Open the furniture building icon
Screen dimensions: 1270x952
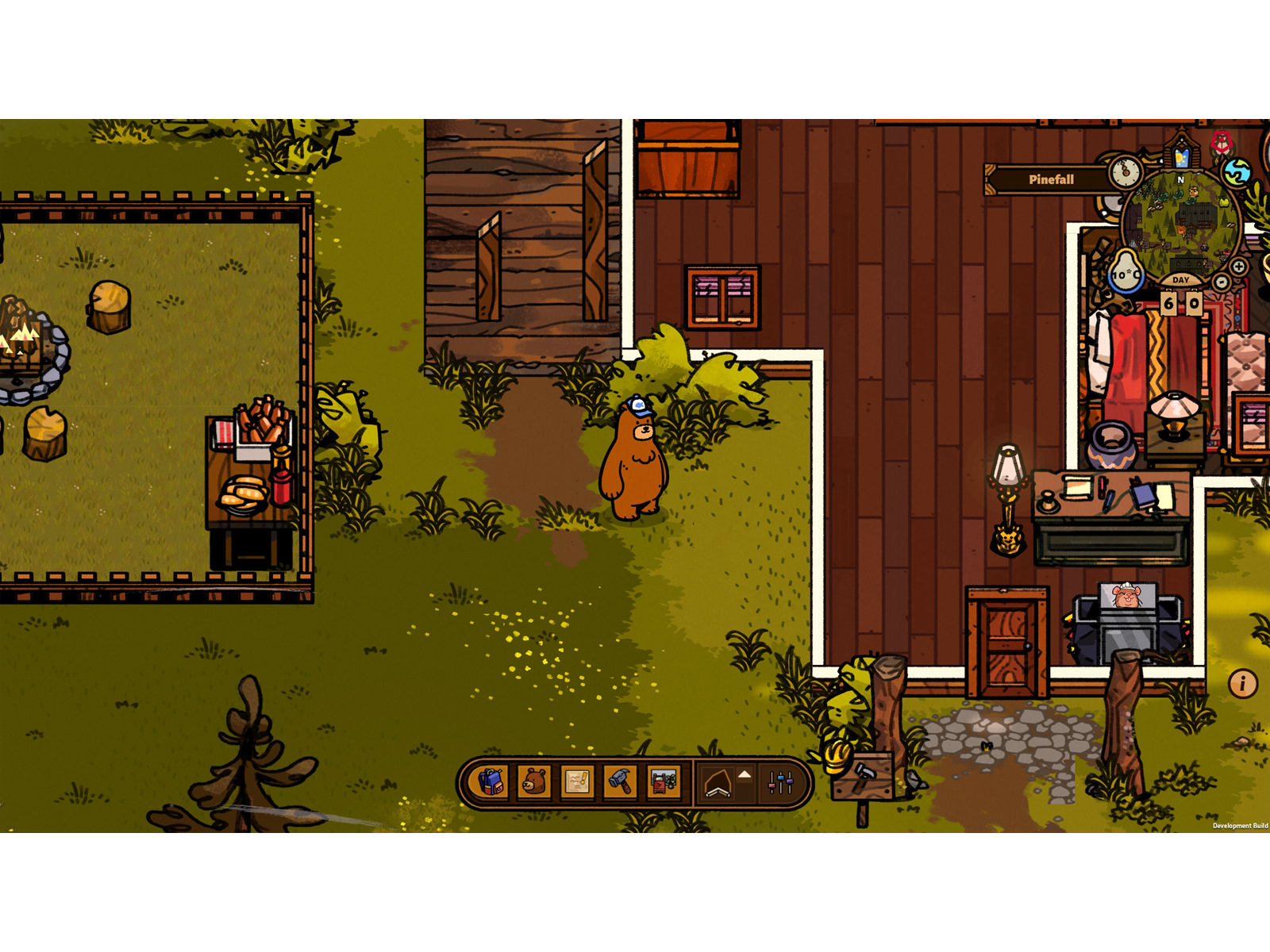click(x=664, y=781)
